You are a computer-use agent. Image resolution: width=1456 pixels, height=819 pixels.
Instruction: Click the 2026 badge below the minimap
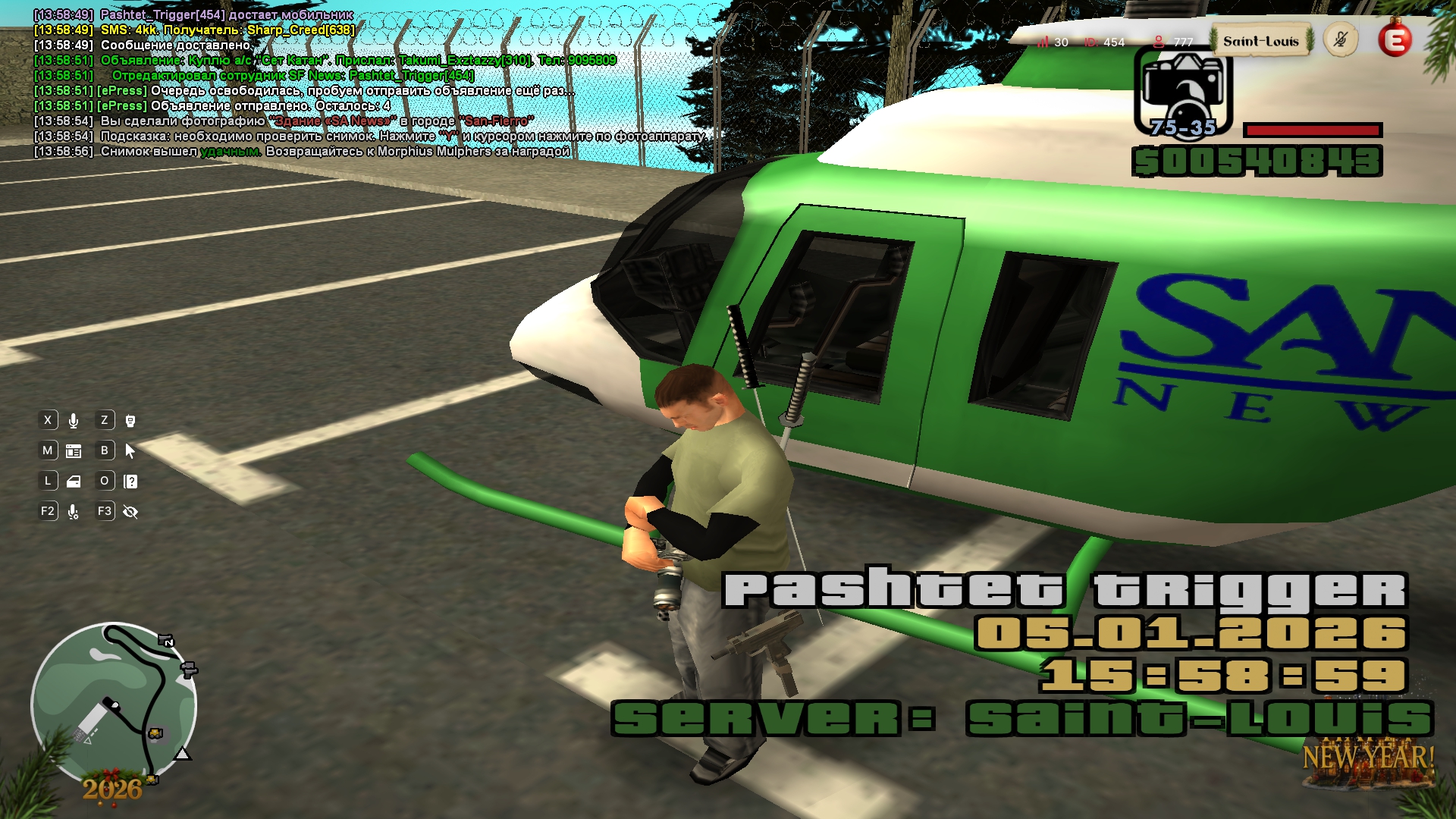pyautogui.click(x=112, y=789)
